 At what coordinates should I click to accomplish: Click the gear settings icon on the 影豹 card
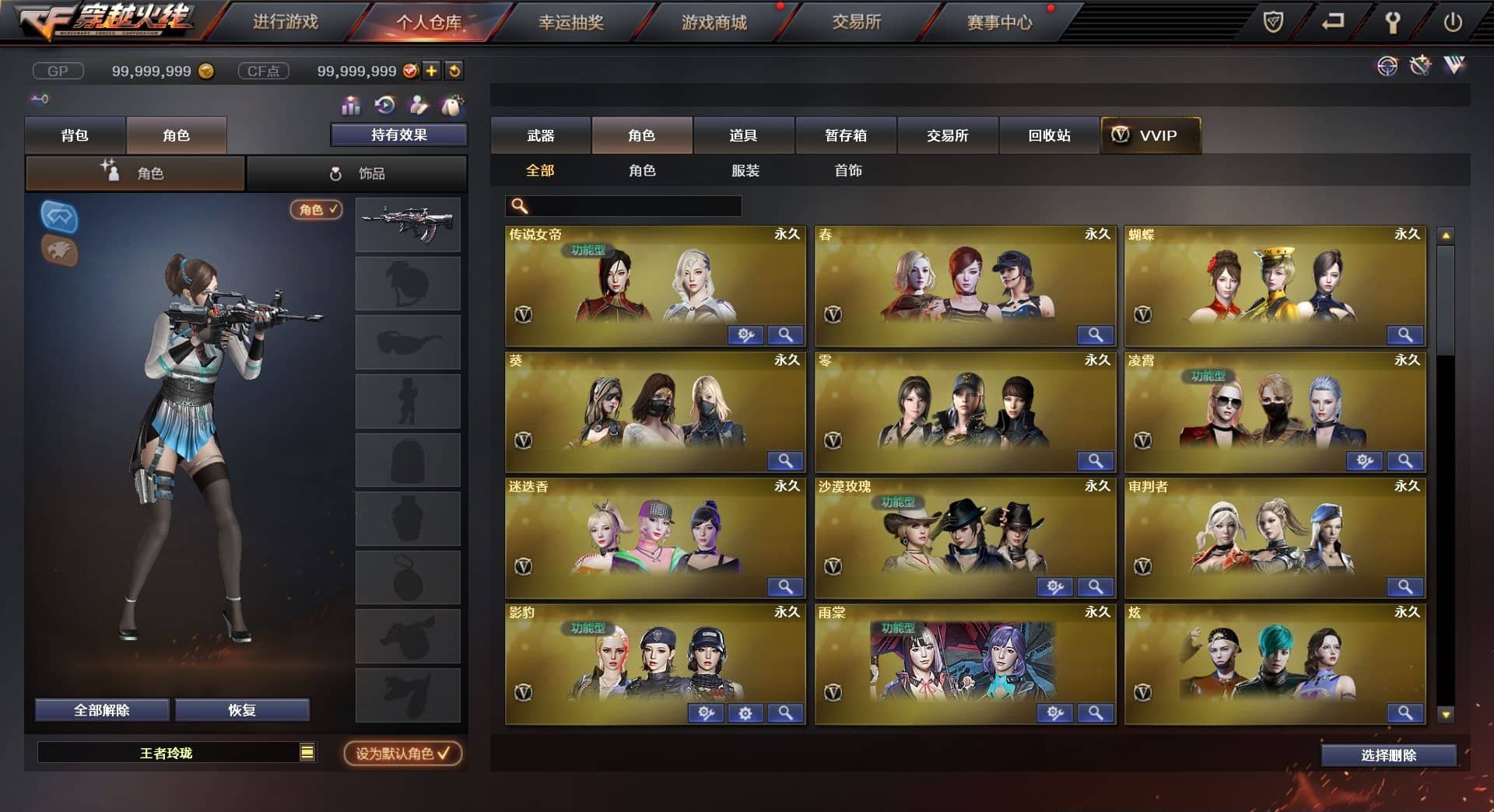coord(745,712)
